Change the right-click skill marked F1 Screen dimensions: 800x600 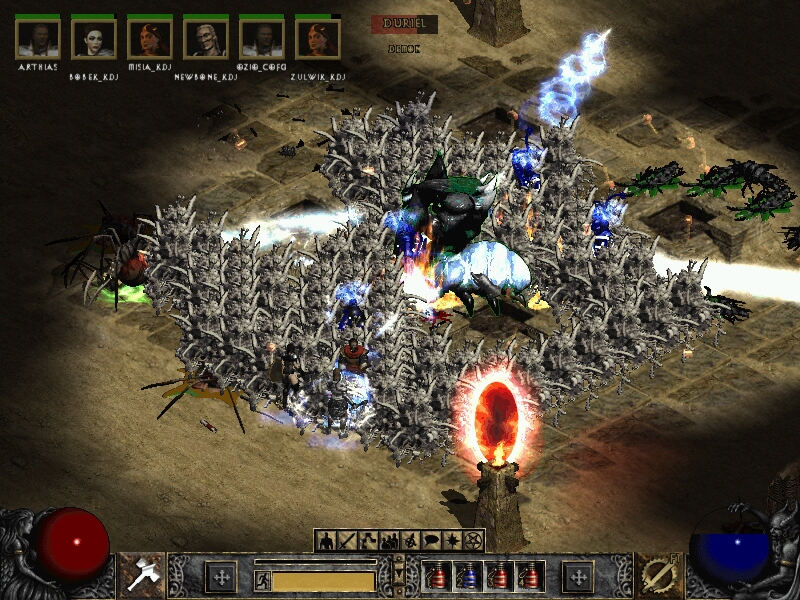(659, 574)
